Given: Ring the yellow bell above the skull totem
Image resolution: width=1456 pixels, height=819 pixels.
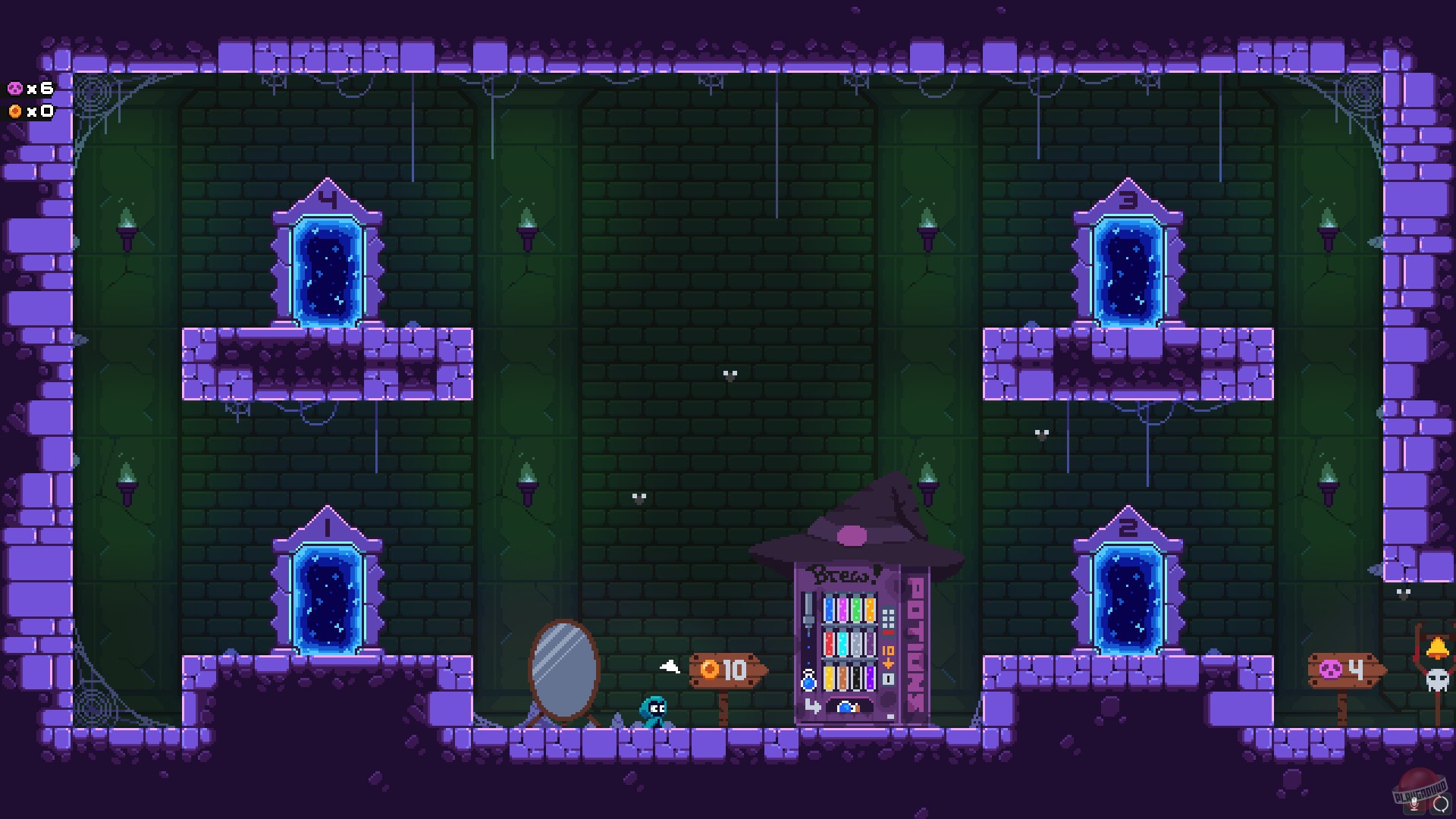Looking at the screenshot, I should (1438, 646).
